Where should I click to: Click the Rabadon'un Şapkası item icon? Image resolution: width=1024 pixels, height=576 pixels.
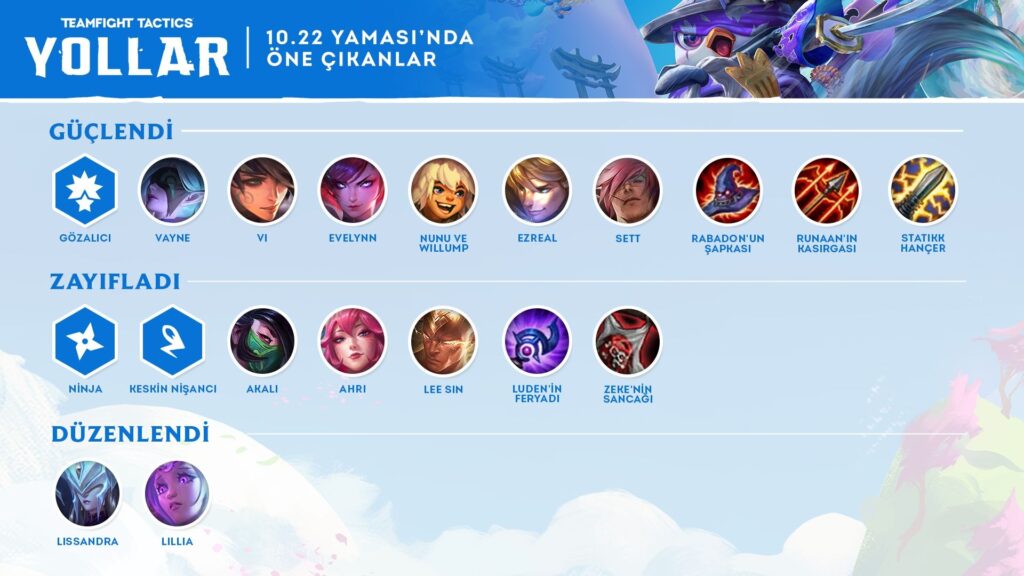click(x=728, y=190)
